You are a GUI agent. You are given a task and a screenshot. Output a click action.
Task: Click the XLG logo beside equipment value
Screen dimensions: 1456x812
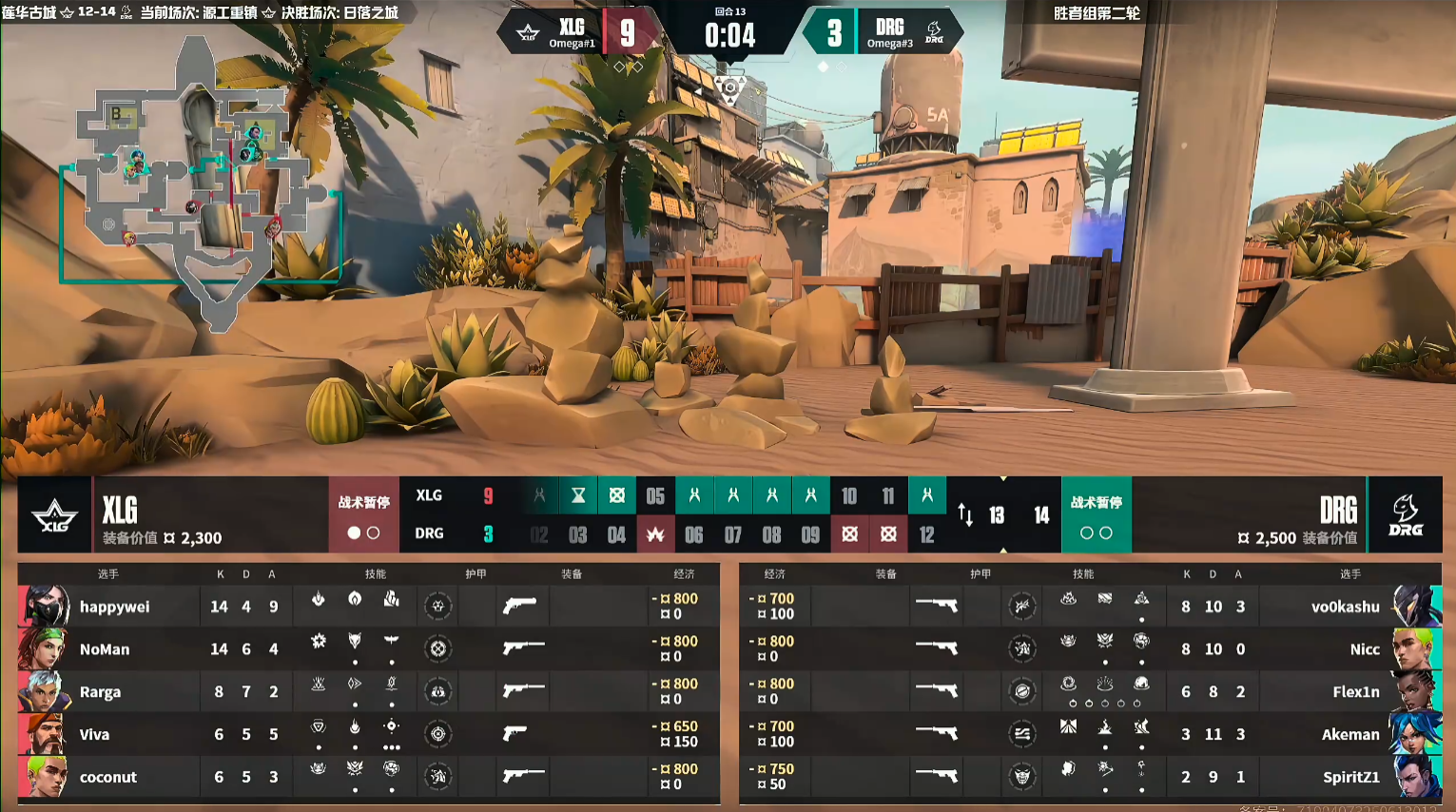[x=54, y=515]
